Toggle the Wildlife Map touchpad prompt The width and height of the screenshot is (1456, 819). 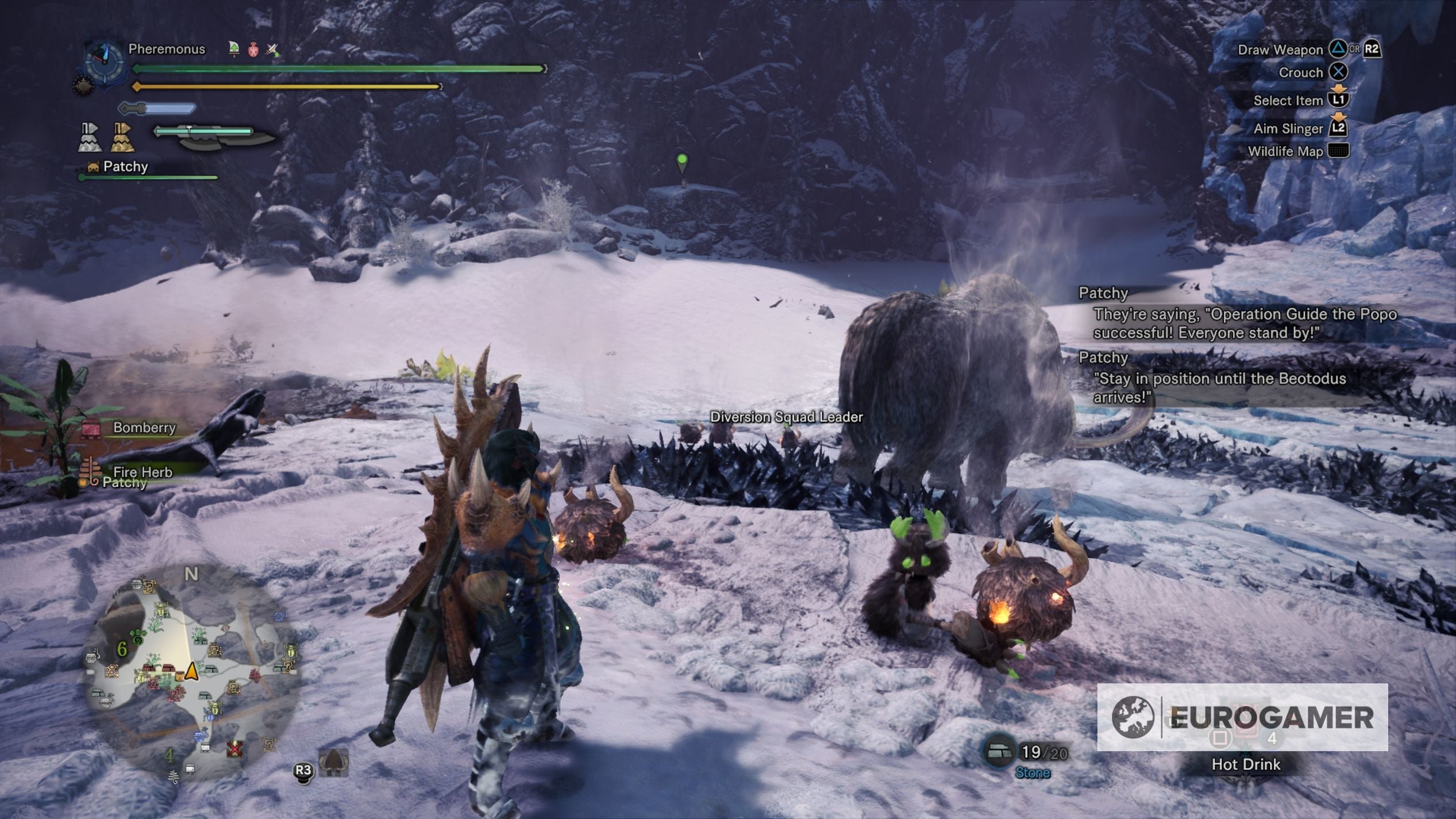pos(1339,150)
